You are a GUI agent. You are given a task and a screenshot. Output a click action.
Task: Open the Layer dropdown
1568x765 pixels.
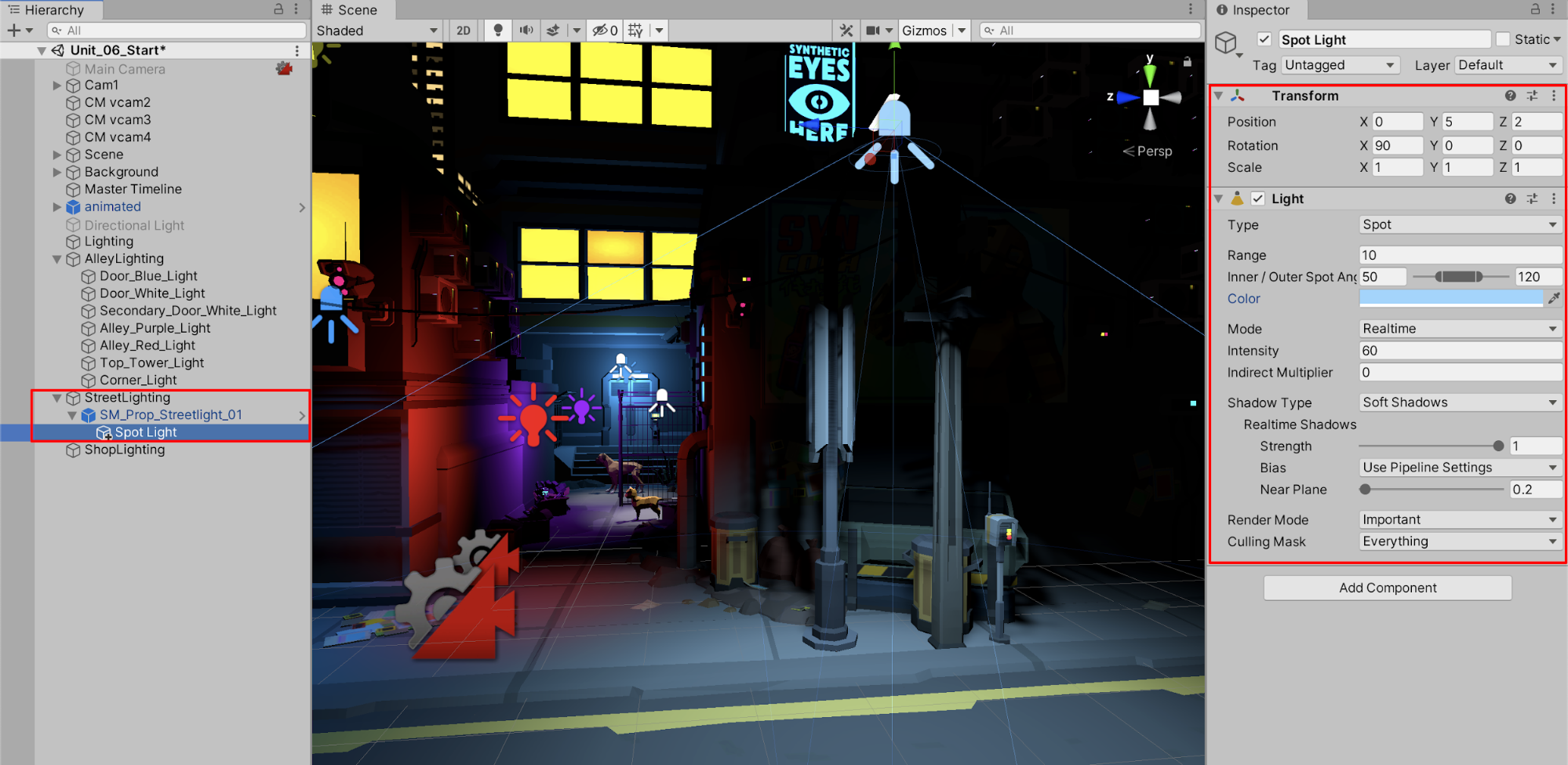click(1508, 65)
